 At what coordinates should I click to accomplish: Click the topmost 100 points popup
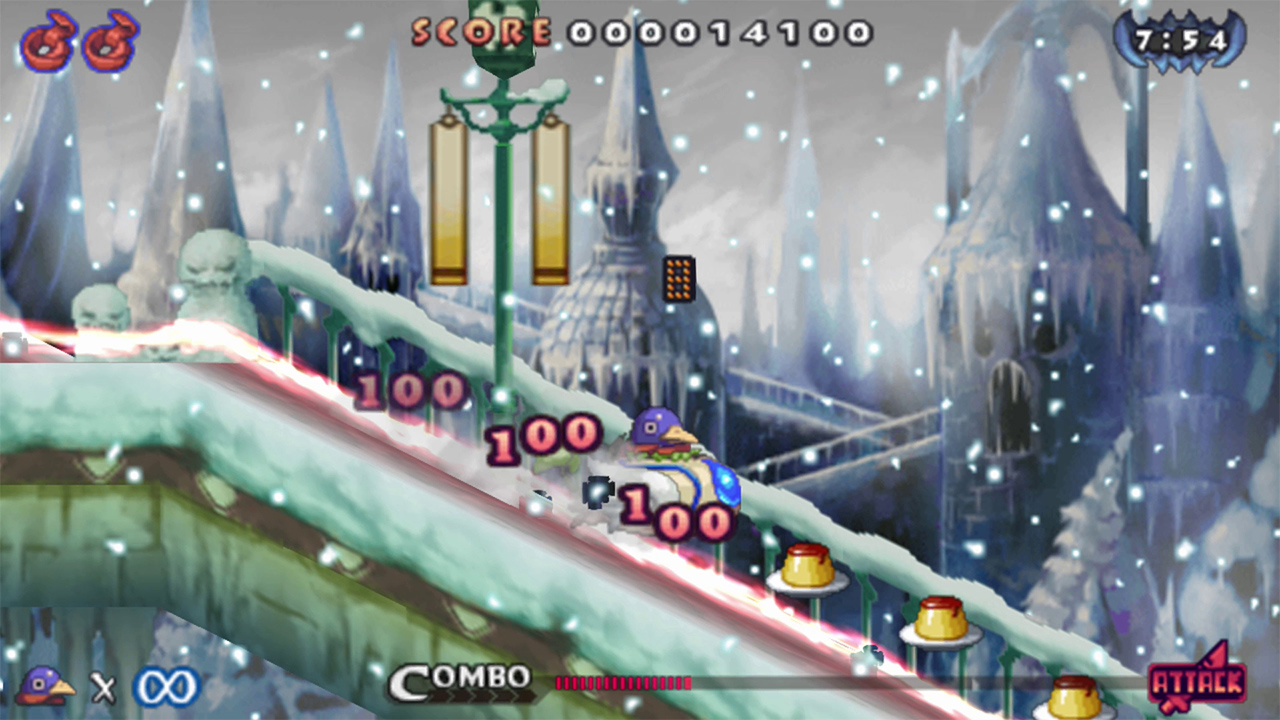tap(413, 392)
